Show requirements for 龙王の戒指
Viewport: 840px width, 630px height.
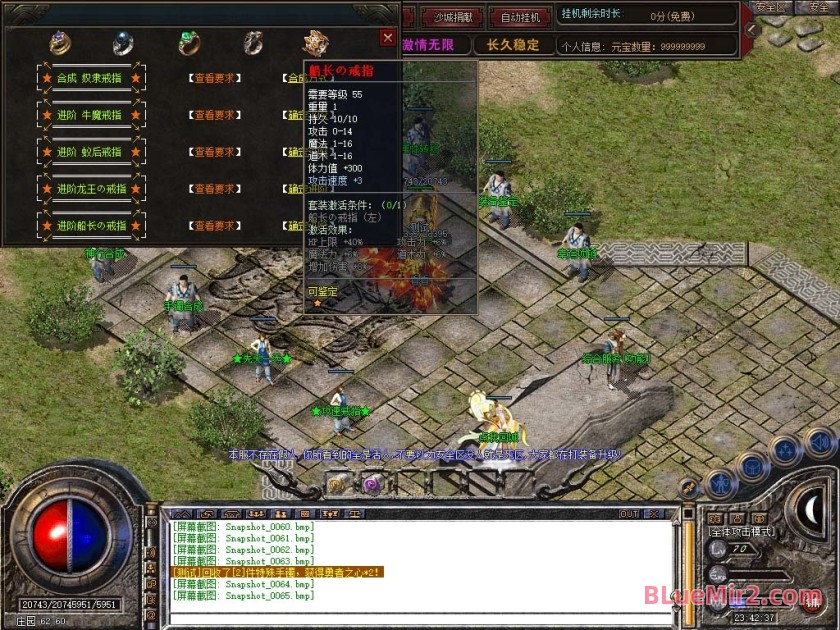pyautogui.click(x=212, y=189)
